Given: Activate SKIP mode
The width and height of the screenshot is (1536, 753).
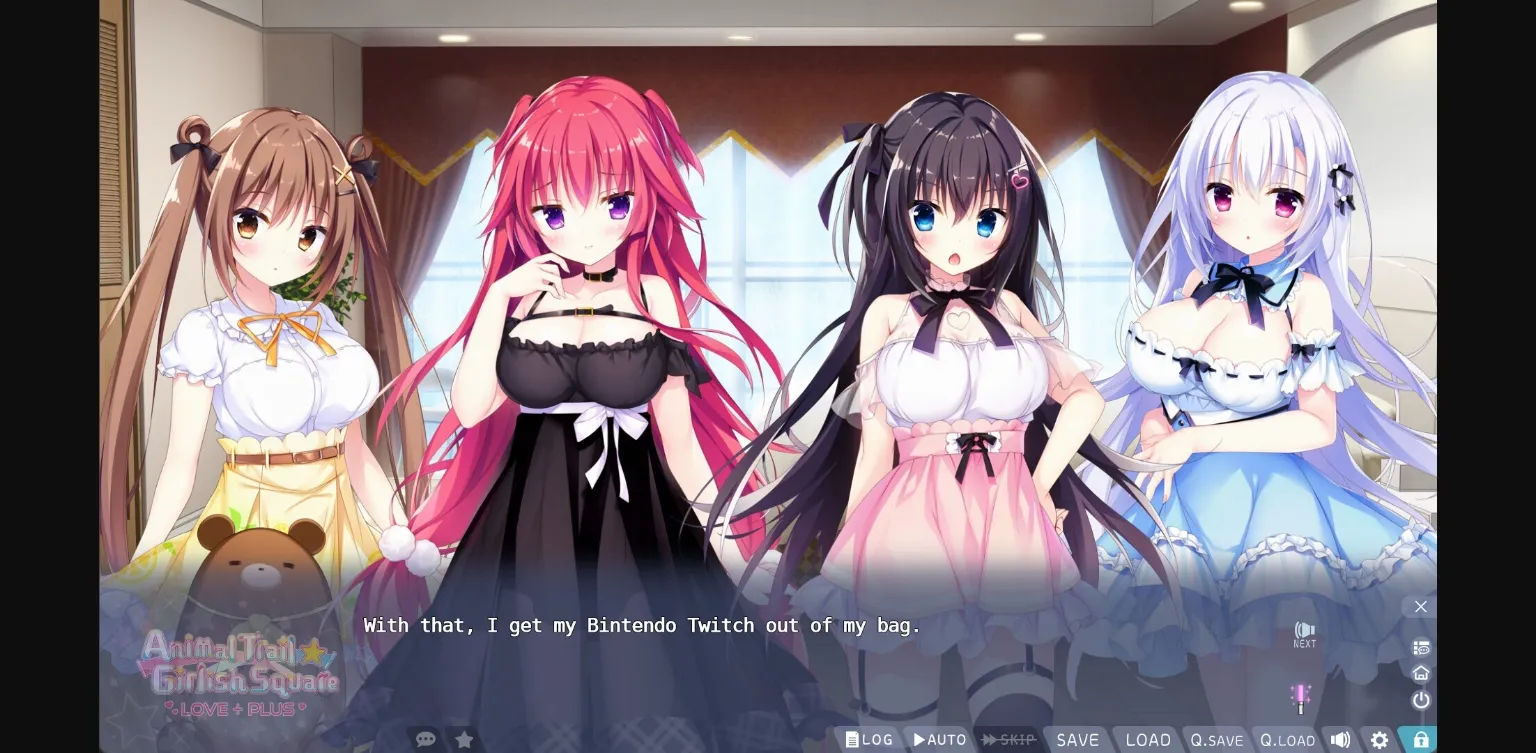Looking at the screenshot, I should coord(1009,739).
